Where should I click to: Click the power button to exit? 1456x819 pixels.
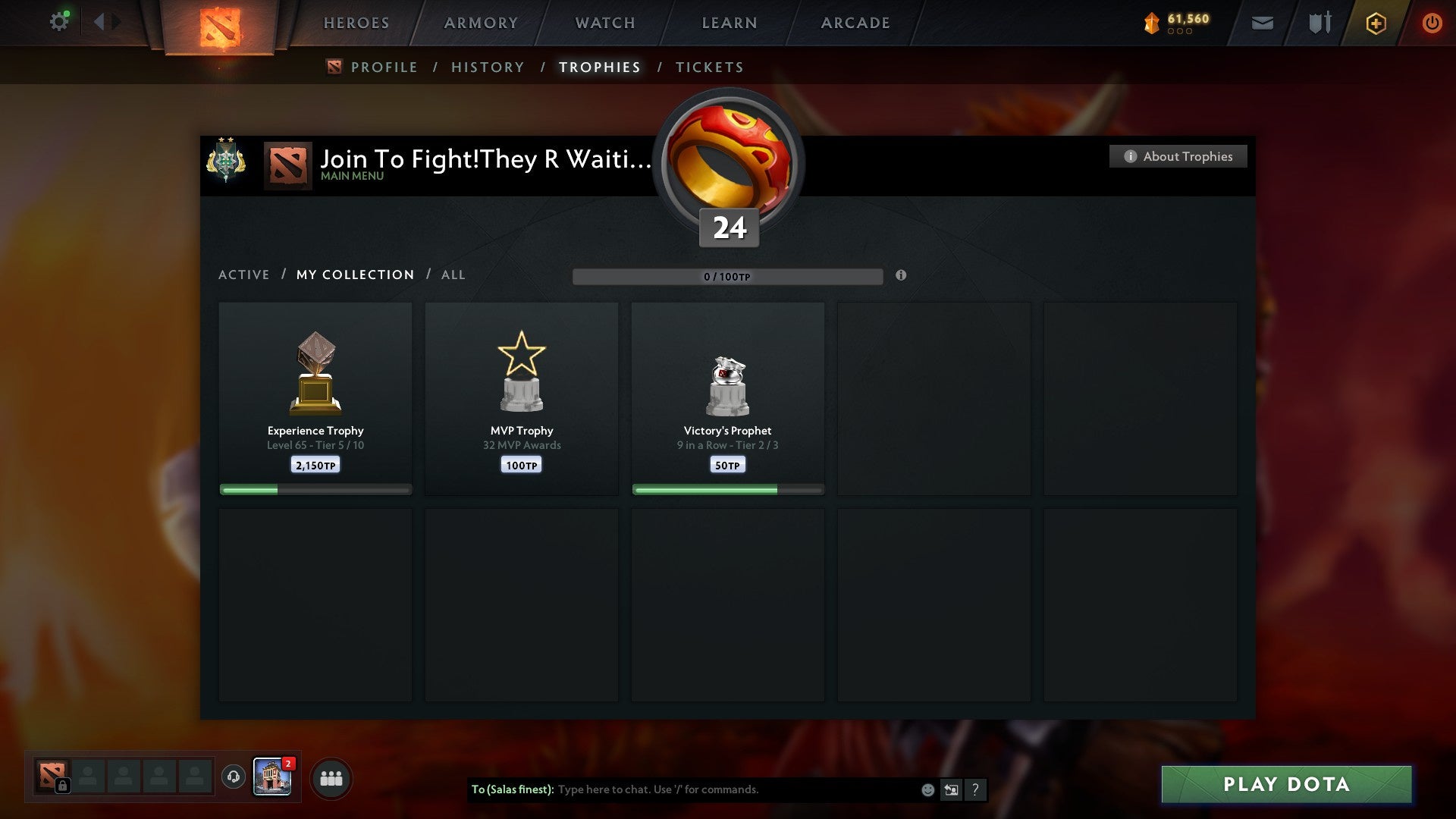1432,23
